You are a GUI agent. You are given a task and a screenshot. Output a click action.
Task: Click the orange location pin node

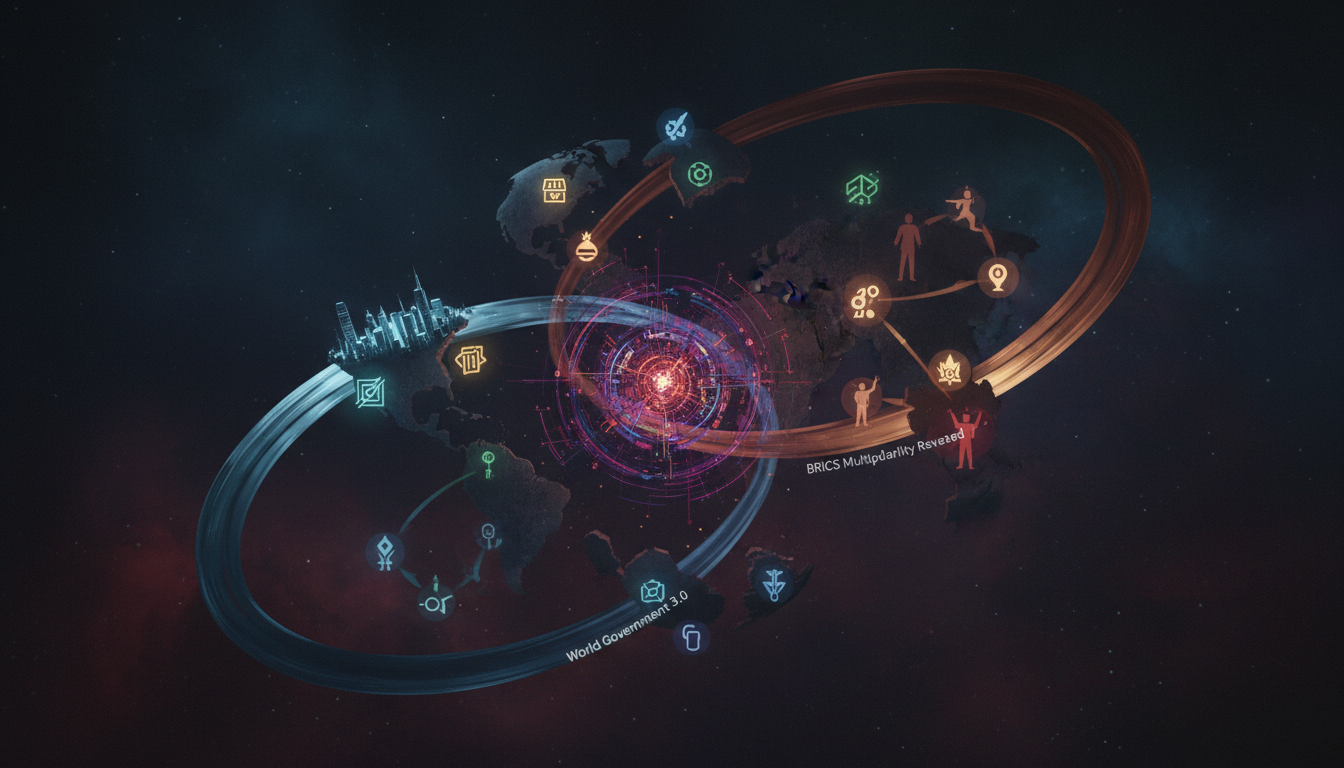996,276
